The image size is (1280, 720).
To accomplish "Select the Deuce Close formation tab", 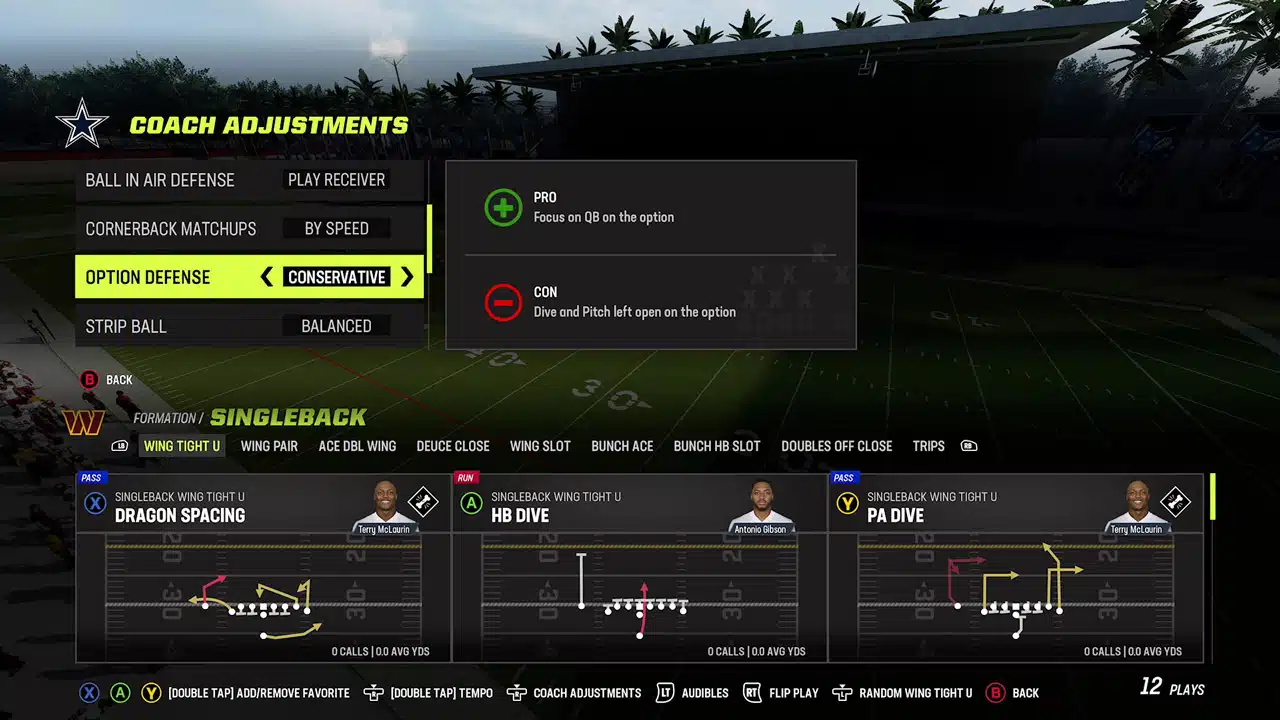I will pos(453,446).
